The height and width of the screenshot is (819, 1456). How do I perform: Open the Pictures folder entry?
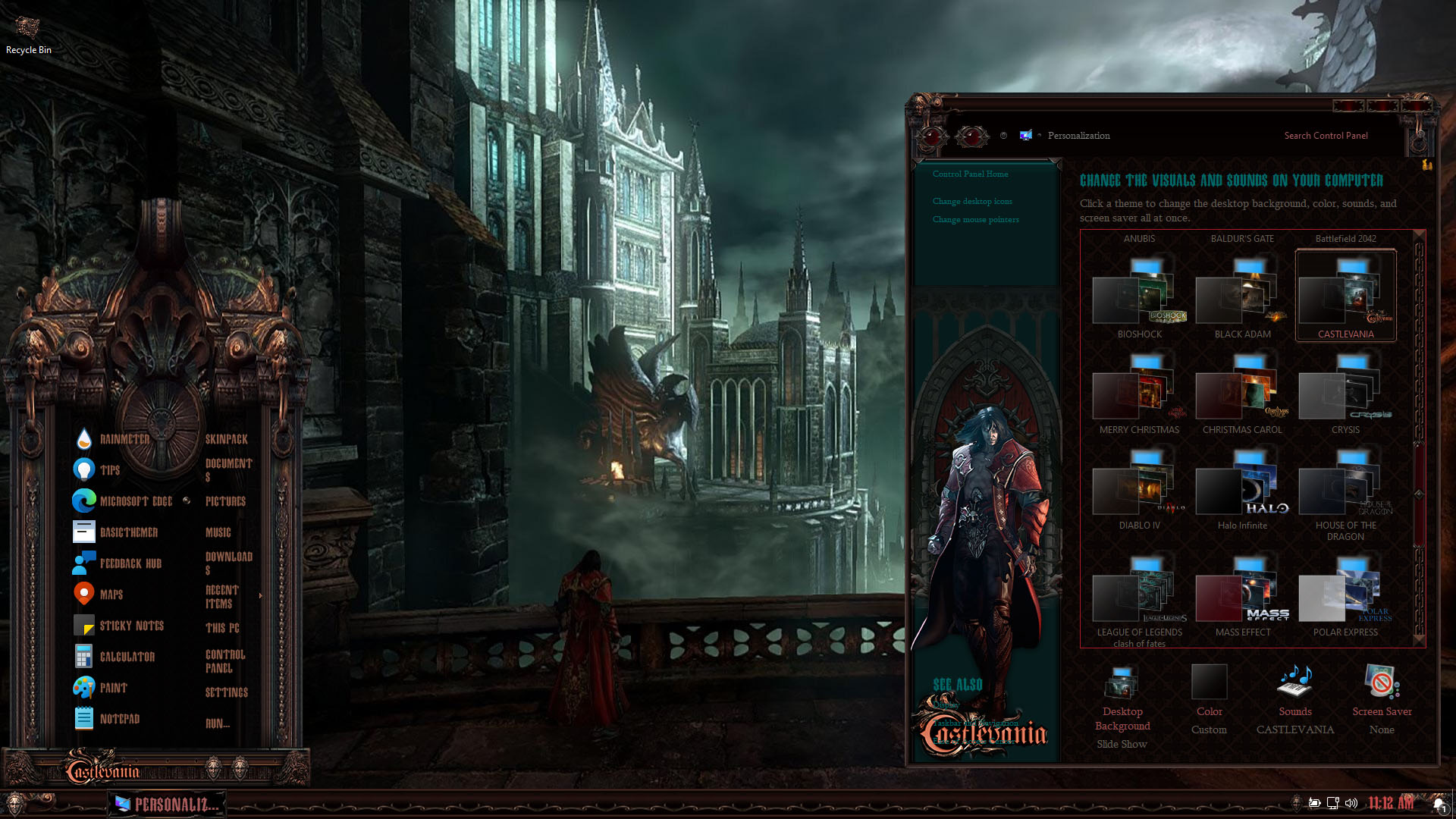[225, 501]
